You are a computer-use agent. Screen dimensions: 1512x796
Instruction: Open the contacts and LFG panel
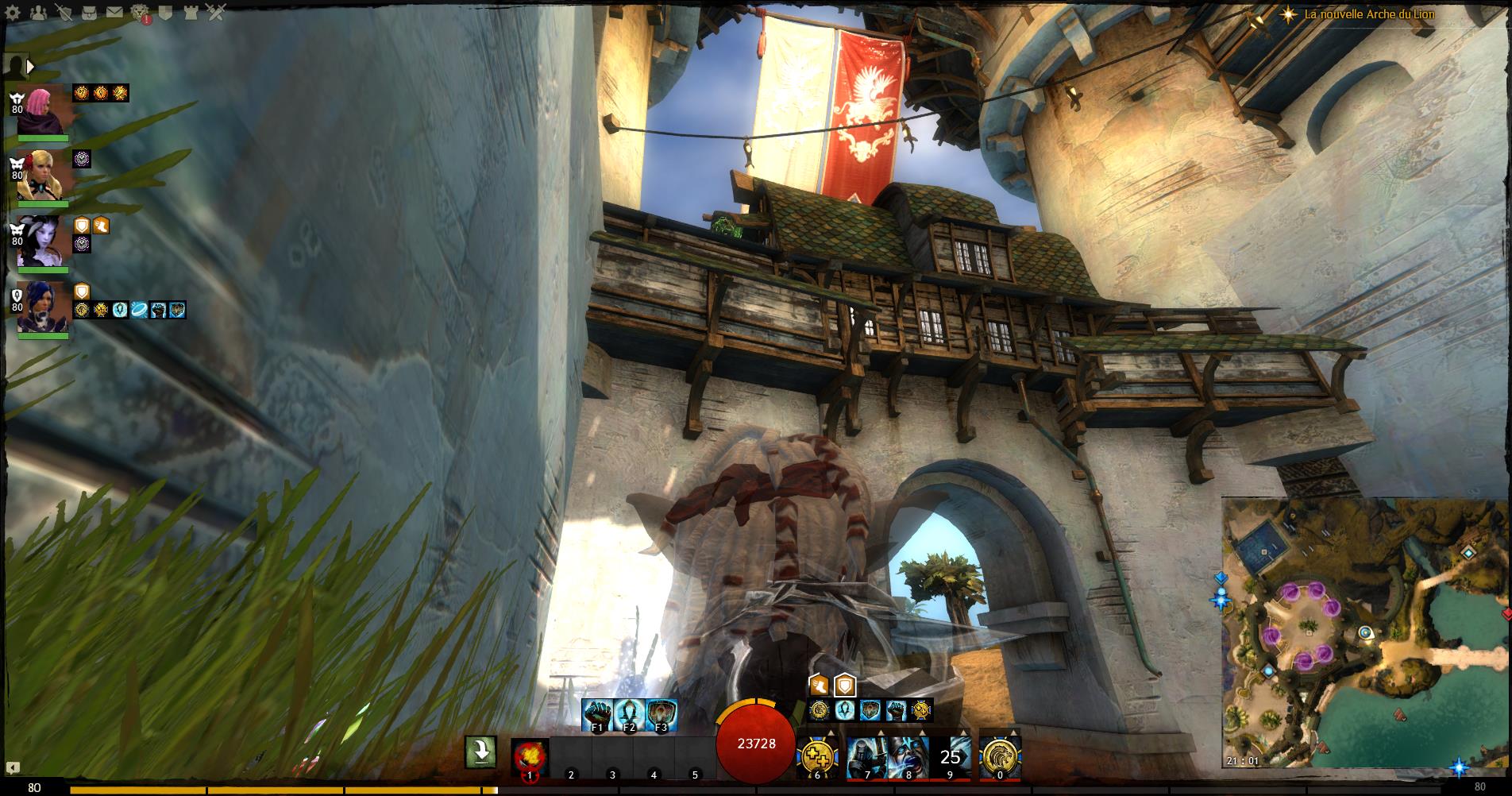[37, 12]
